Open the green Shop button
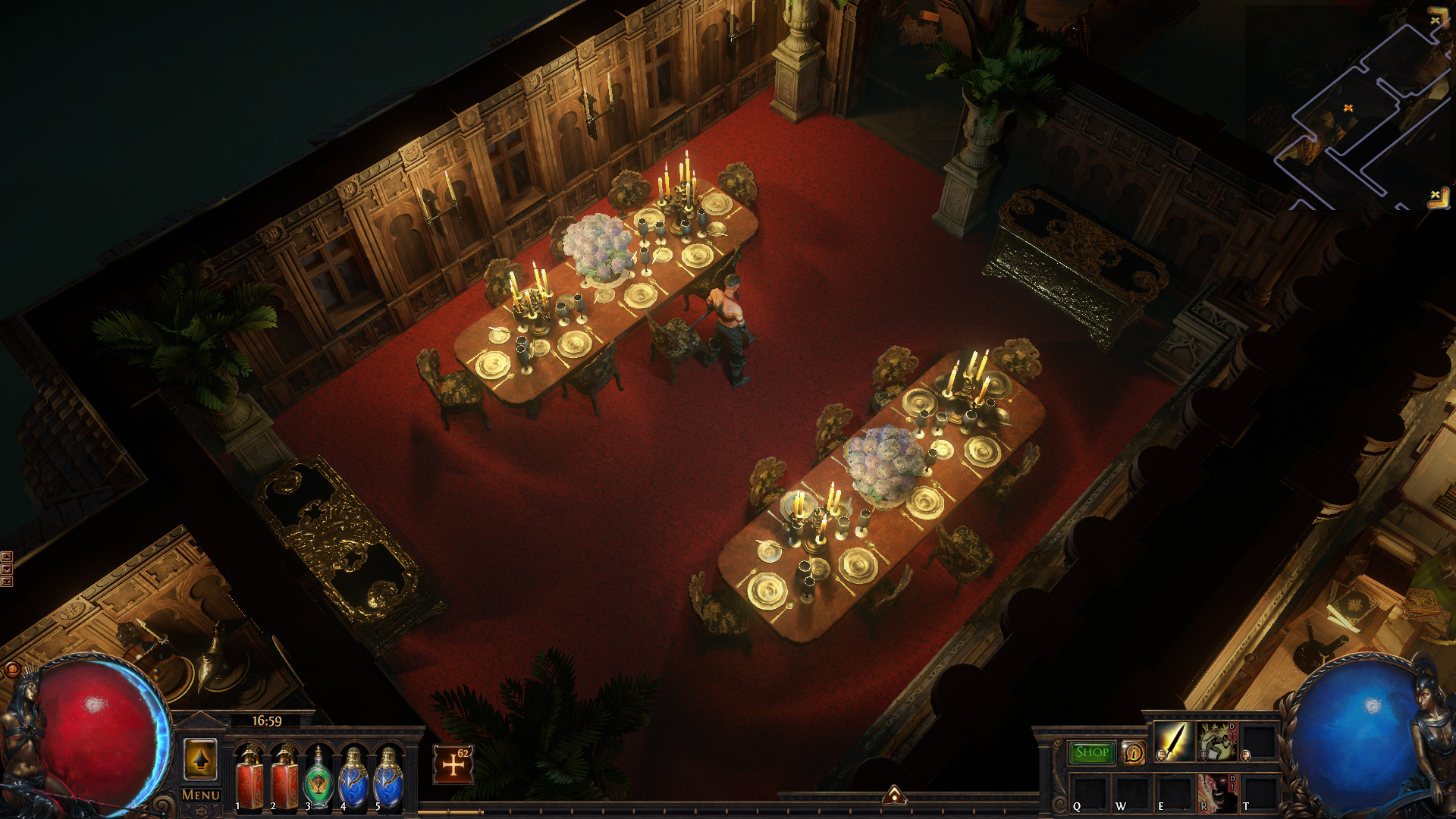This screenshot has width=1456, height=819. coord(1092,752)
